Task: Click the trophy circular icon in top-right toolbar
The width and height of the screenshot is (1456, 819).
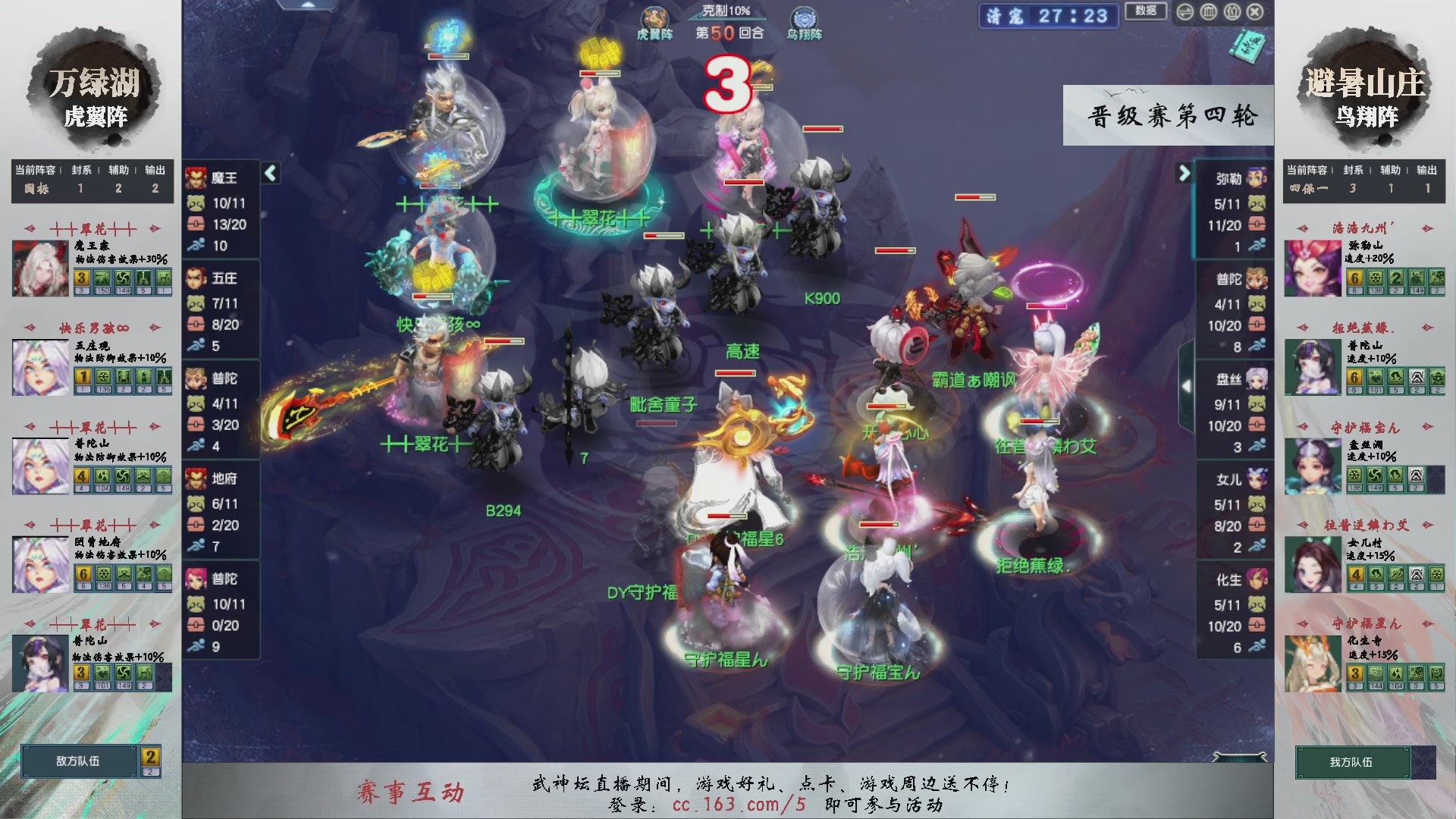Action: pyautogui.click(x=1232, y=13)
